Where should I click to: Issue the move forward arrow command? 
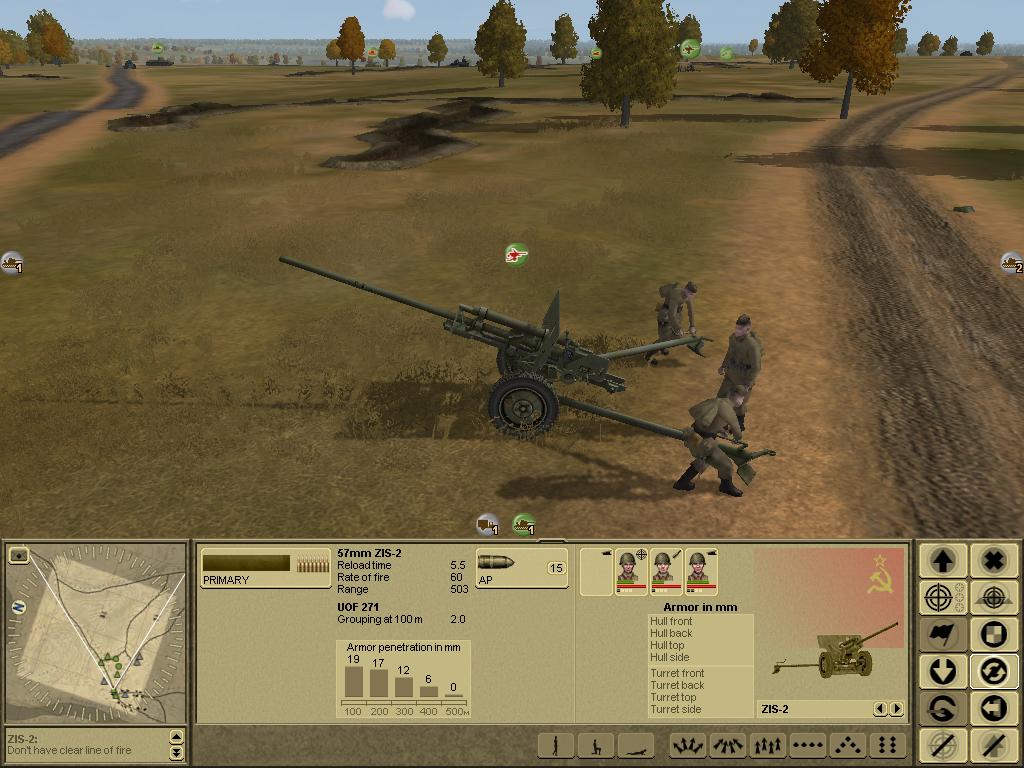pyautogui.click(x=942, y=560)
